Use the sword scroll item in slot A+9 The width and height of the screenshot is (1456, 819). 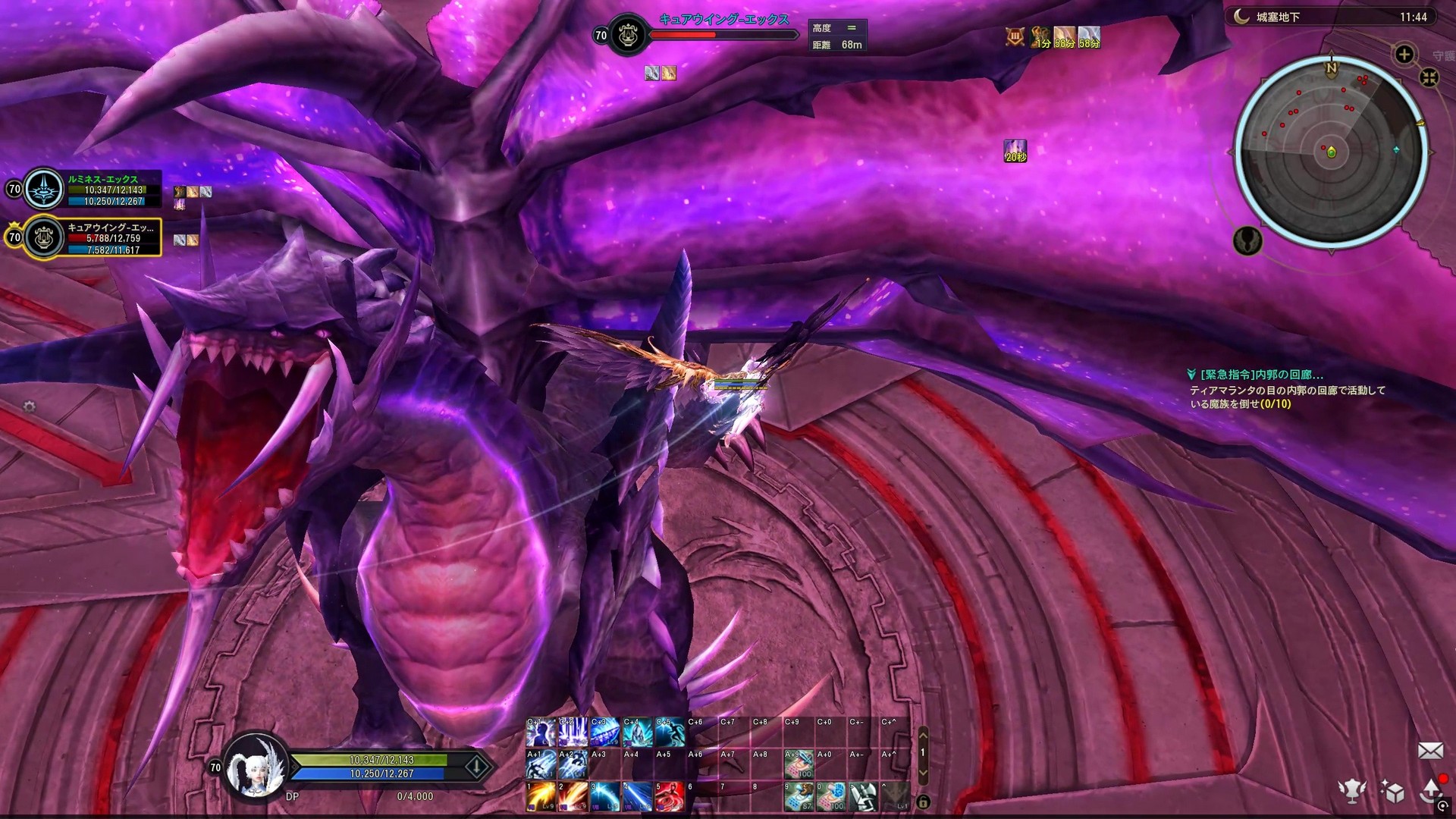click(x=799, y=764)
